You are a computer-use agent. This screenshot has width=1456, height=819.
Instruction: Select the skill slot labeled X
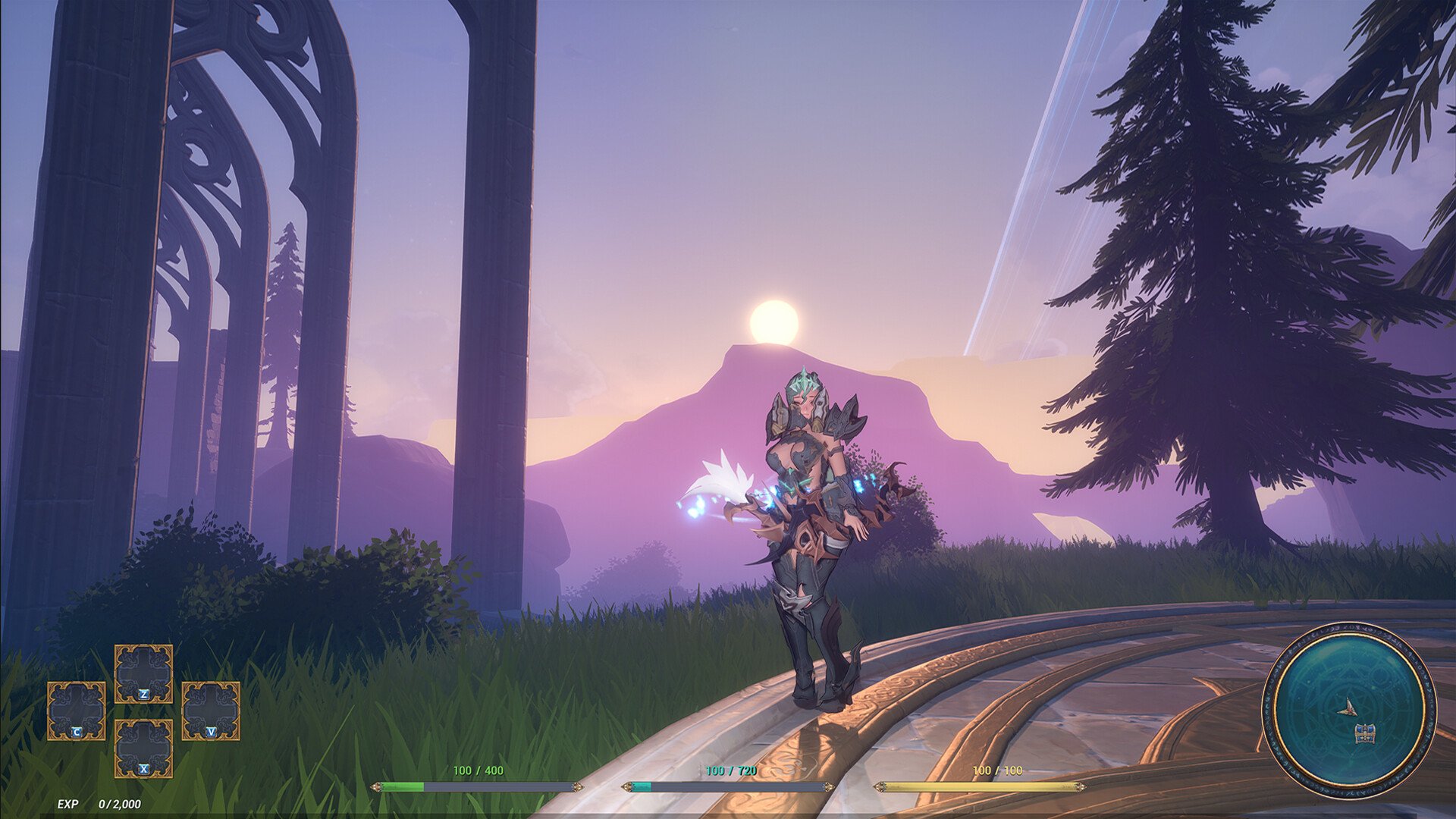point(143,748)
